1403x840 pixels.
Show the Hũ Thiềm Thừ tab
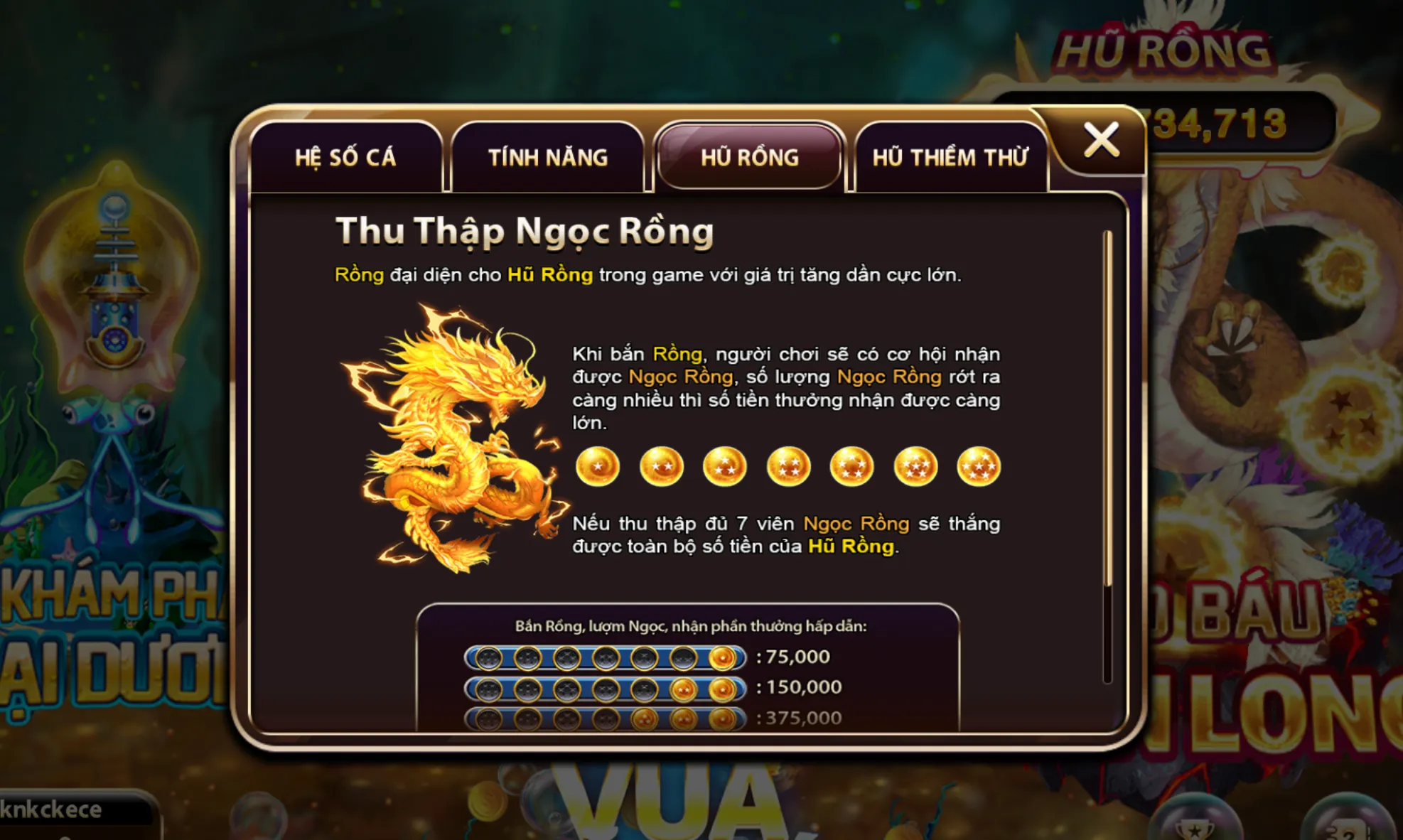(950, 157)
